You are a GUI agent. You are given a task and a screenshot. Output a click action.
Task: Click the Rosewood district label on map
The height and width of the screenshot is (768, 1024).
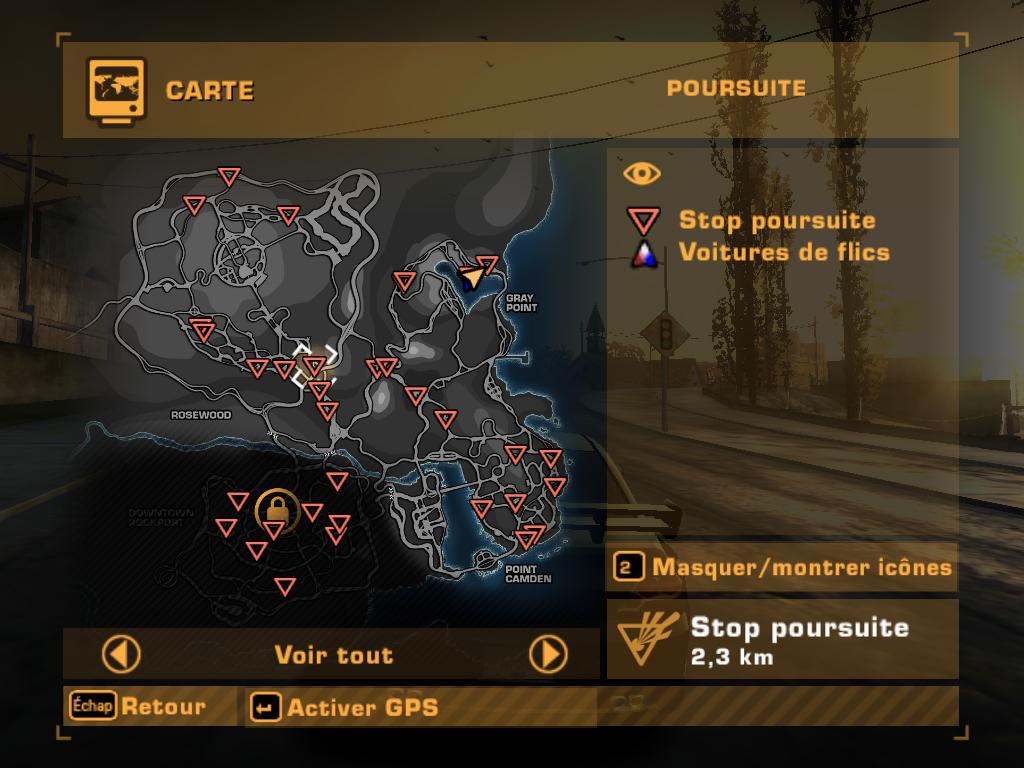[201, 415]
